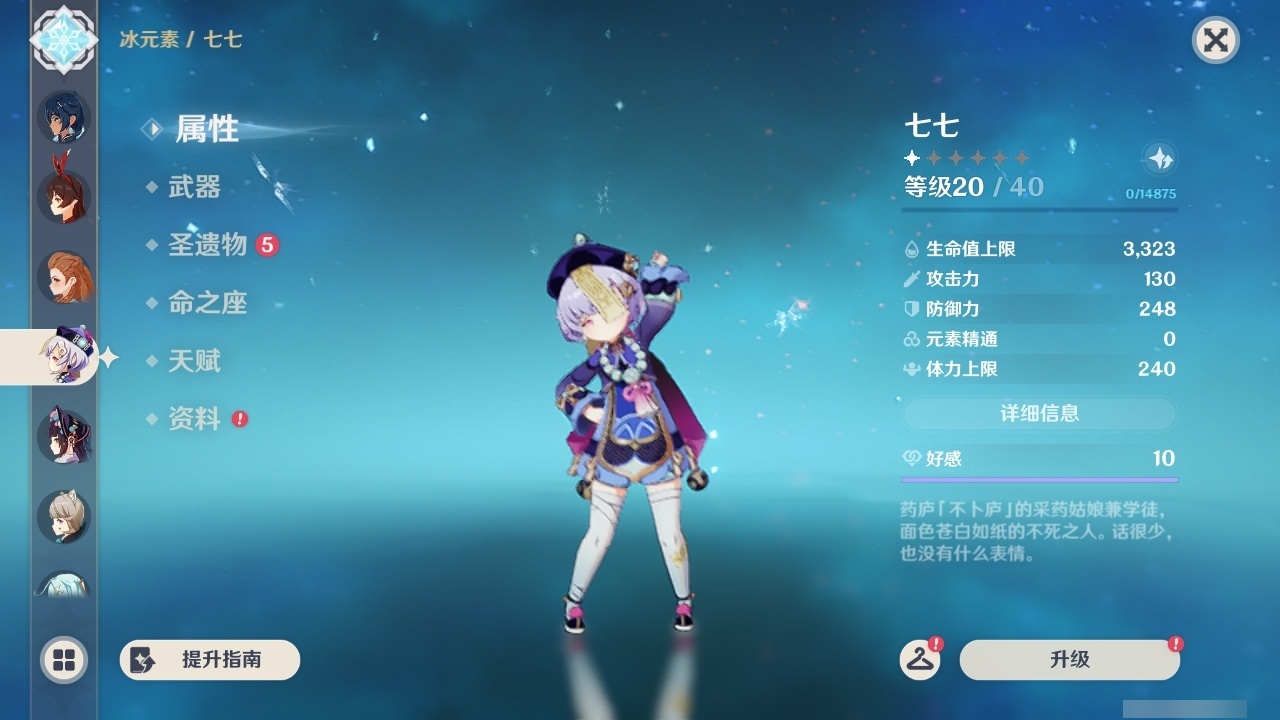Select the second character avatar from the top
This screenshot has width=1280, height=720.
tap(62, 197)
